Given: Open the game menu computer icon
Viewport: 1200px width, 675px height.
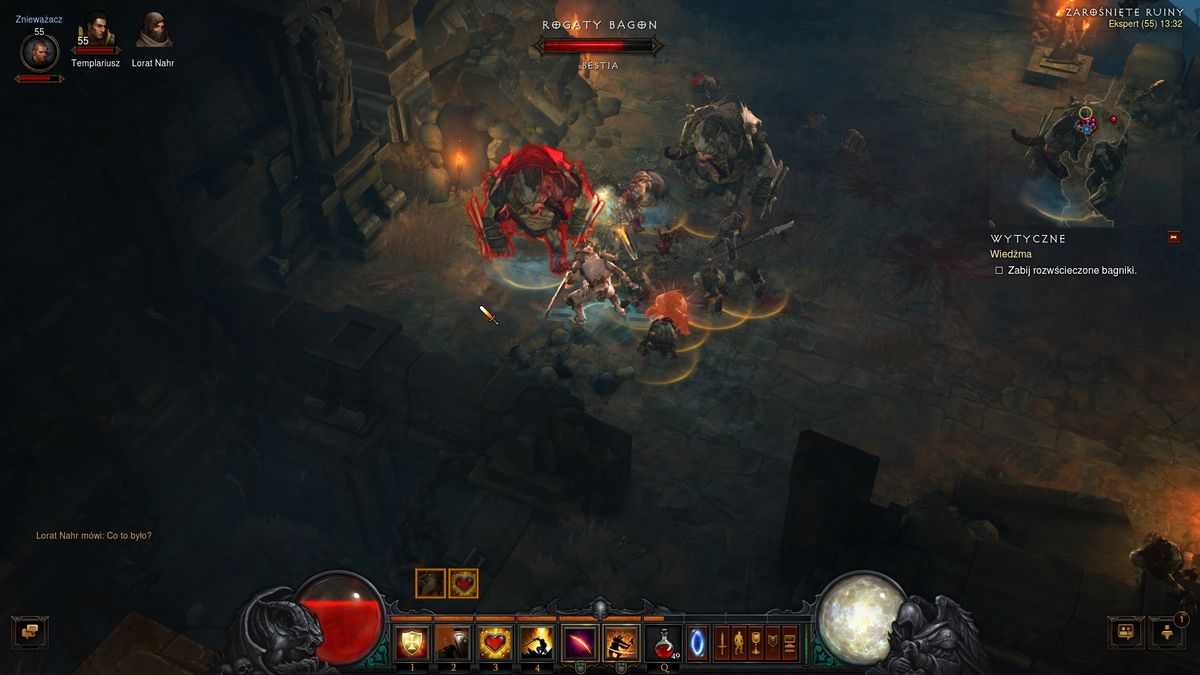Looking at the screenshot, I should click(790, 642).
